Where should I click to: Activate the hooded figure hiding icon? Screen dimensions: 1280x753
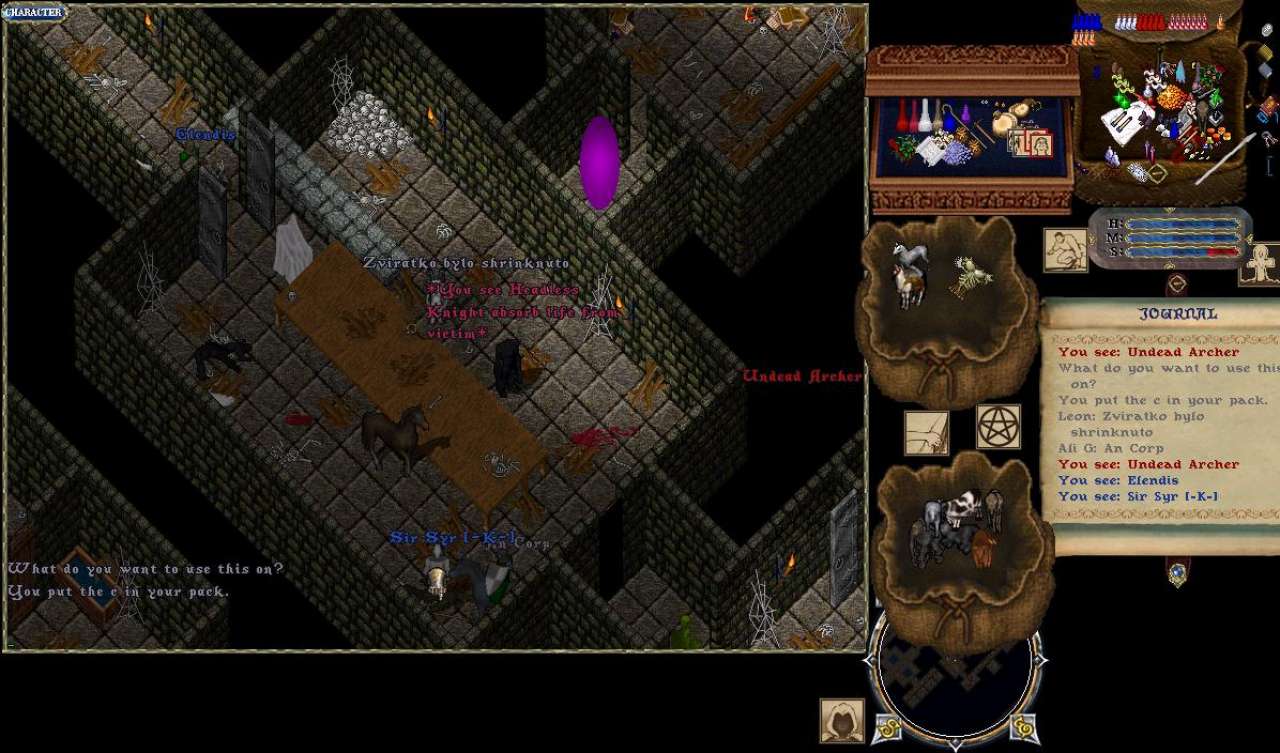click(x=842, y=720)
